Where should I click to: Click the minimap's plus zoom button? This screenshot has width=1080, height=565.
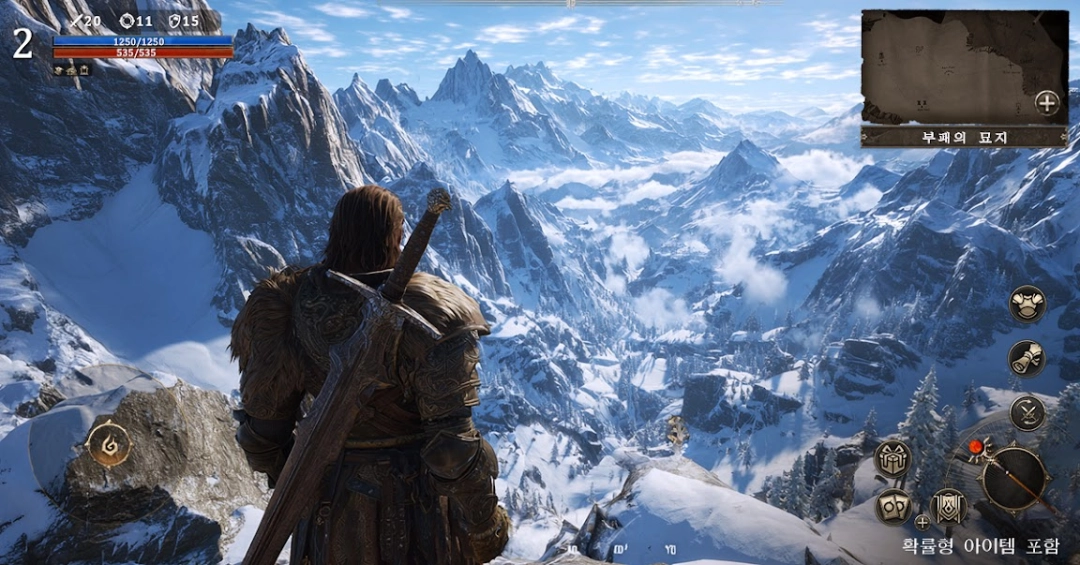(1046, 102)
